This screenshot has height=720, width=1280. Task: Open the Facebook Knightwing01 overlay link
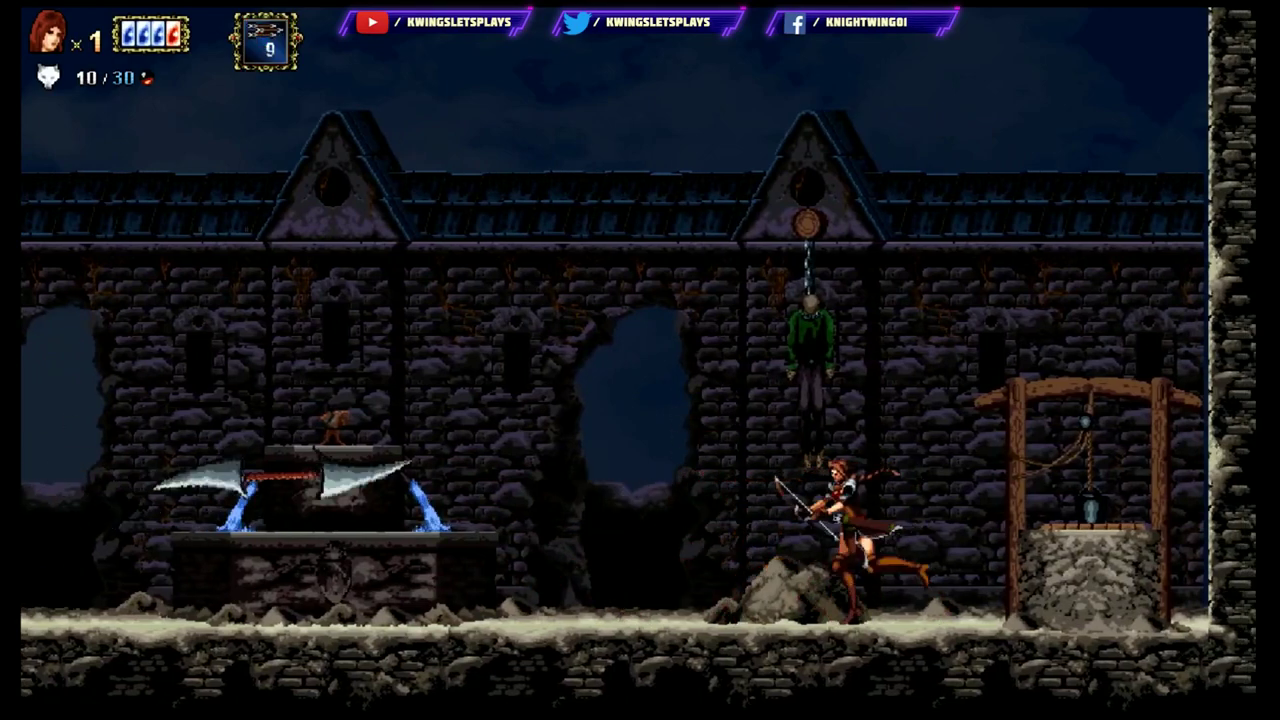click(x=860, y=22)
